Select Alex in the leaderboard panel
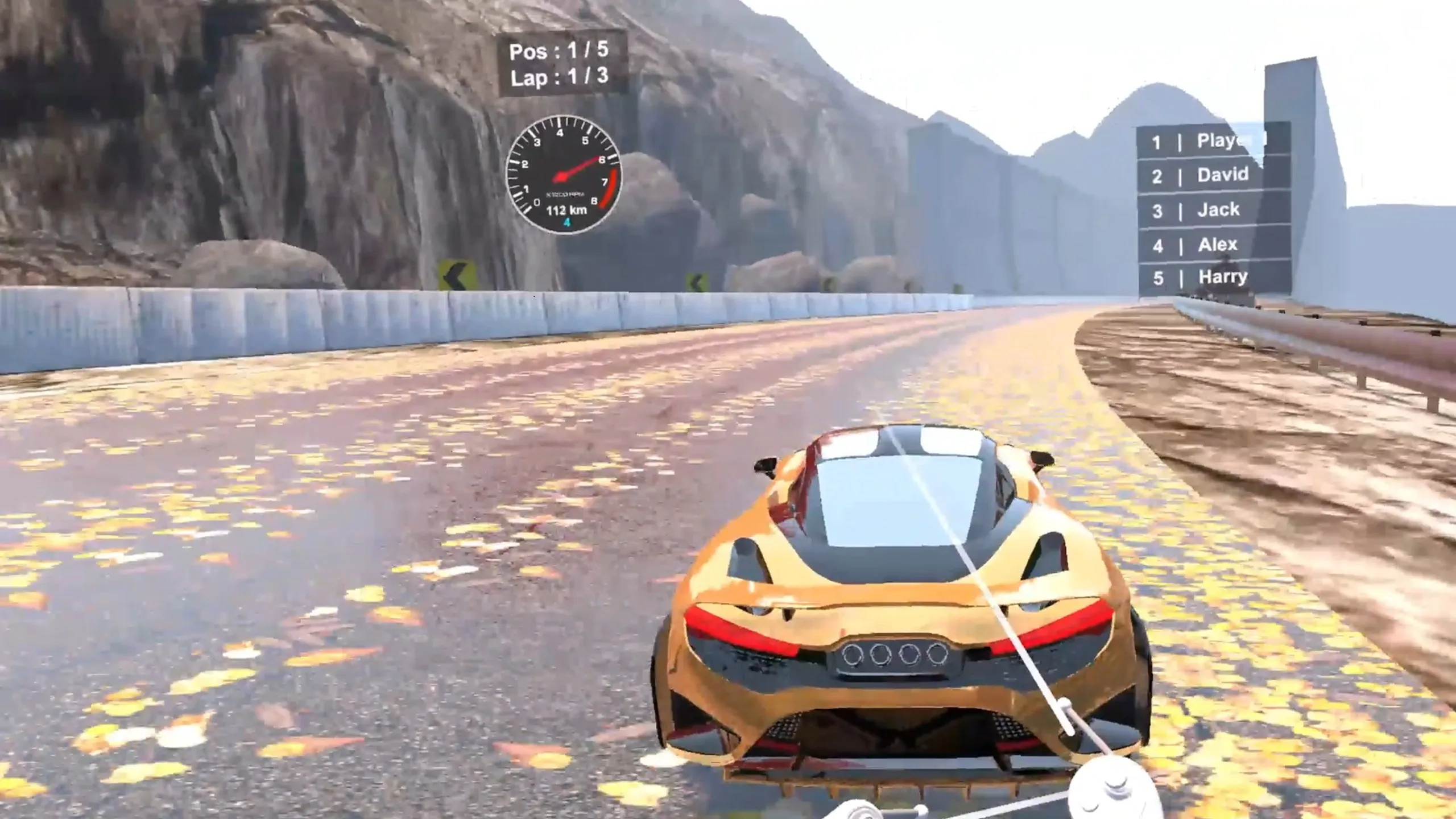 coord(1213,245)
